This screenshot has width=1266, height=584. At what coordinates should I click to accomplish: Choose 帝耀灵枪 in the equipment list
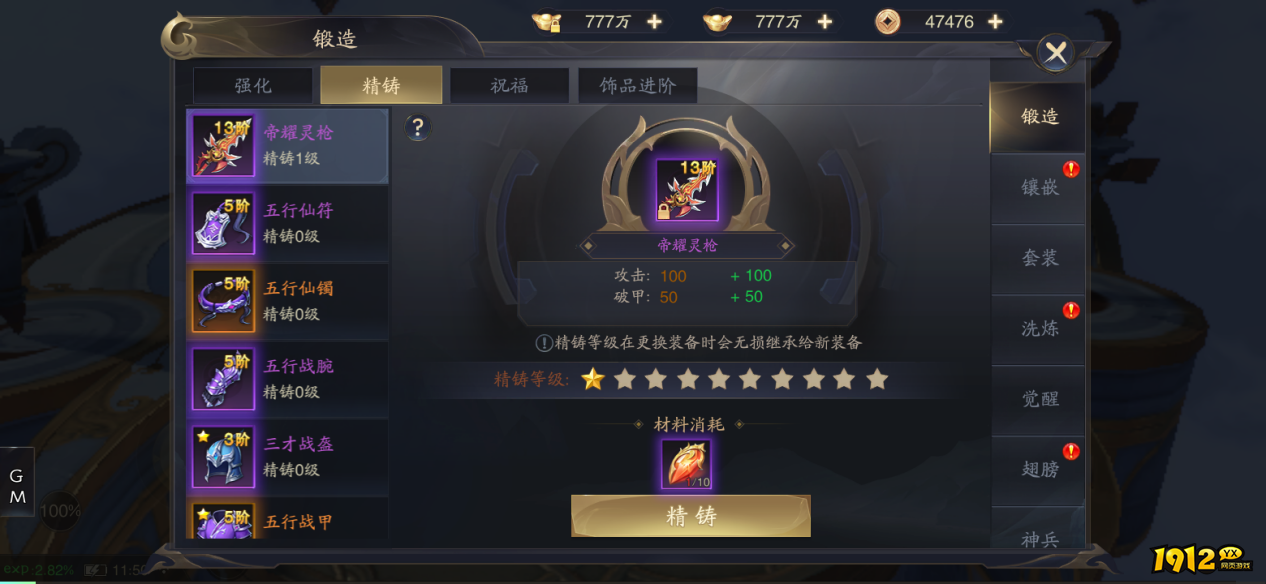(287, 146)
